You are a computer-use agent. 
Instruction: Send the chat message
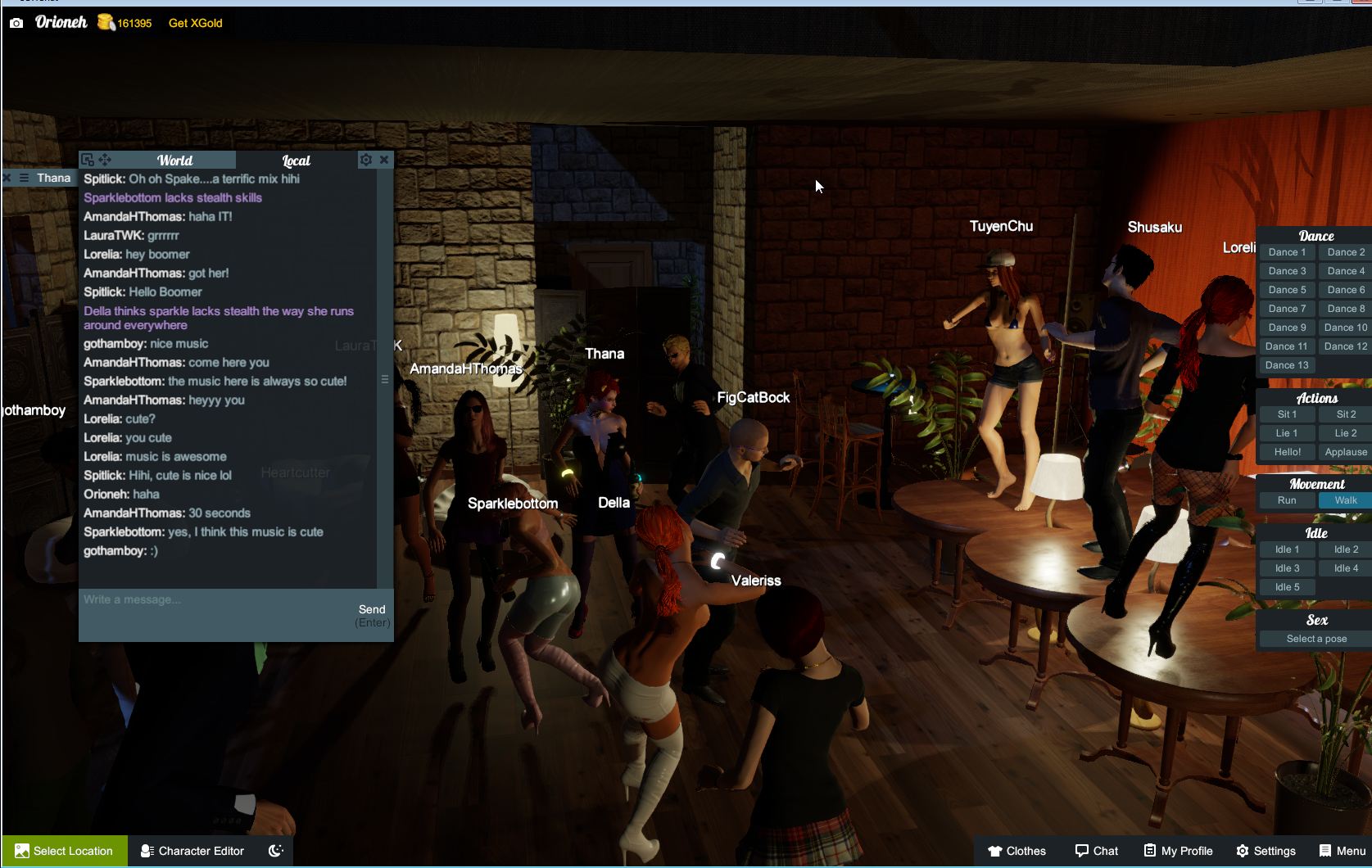click(x=372, y=609)
